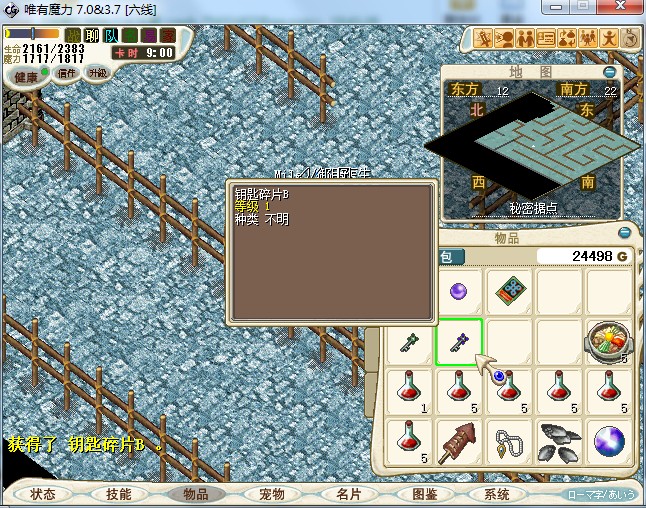The height and width of the screenshot is (508, 646).
Task: Select the pendant necklace item
Action: 509,441
